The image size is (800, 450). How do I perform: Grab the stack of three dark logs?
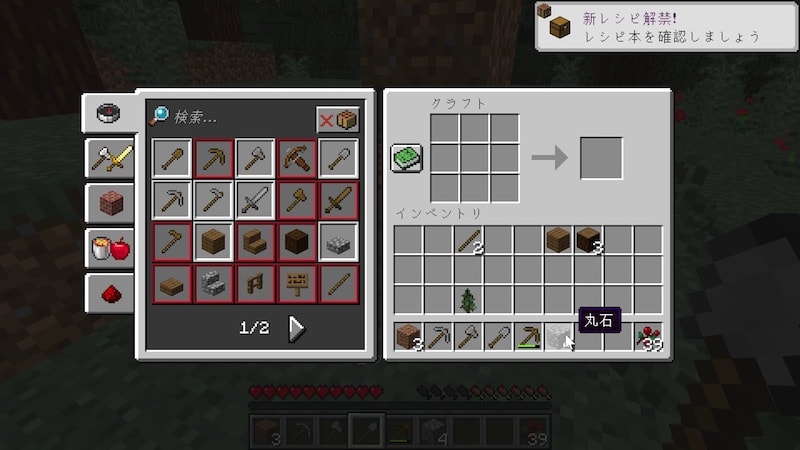[x=588, y=240]
